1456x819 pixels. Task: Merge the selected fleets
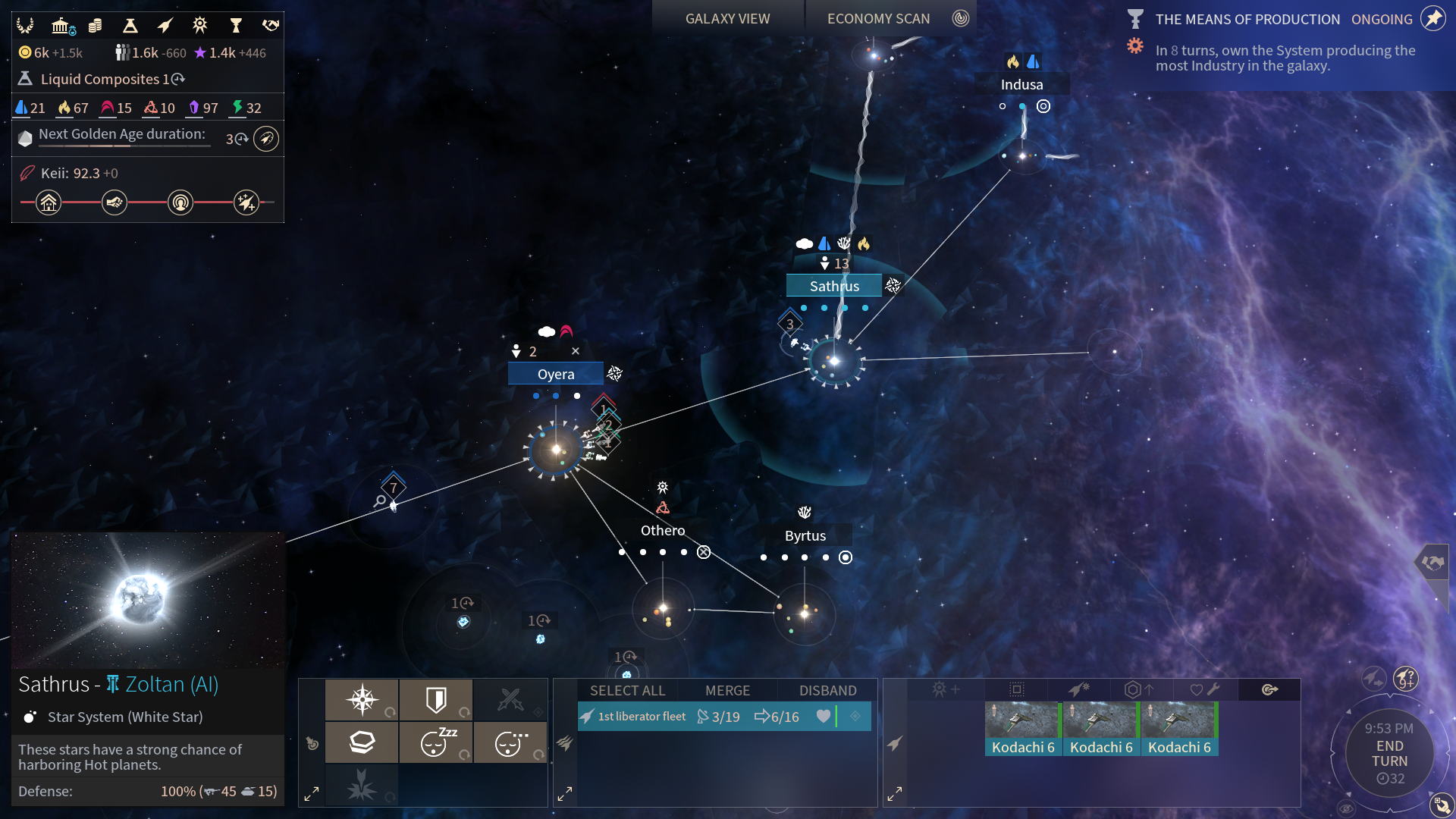727,691
